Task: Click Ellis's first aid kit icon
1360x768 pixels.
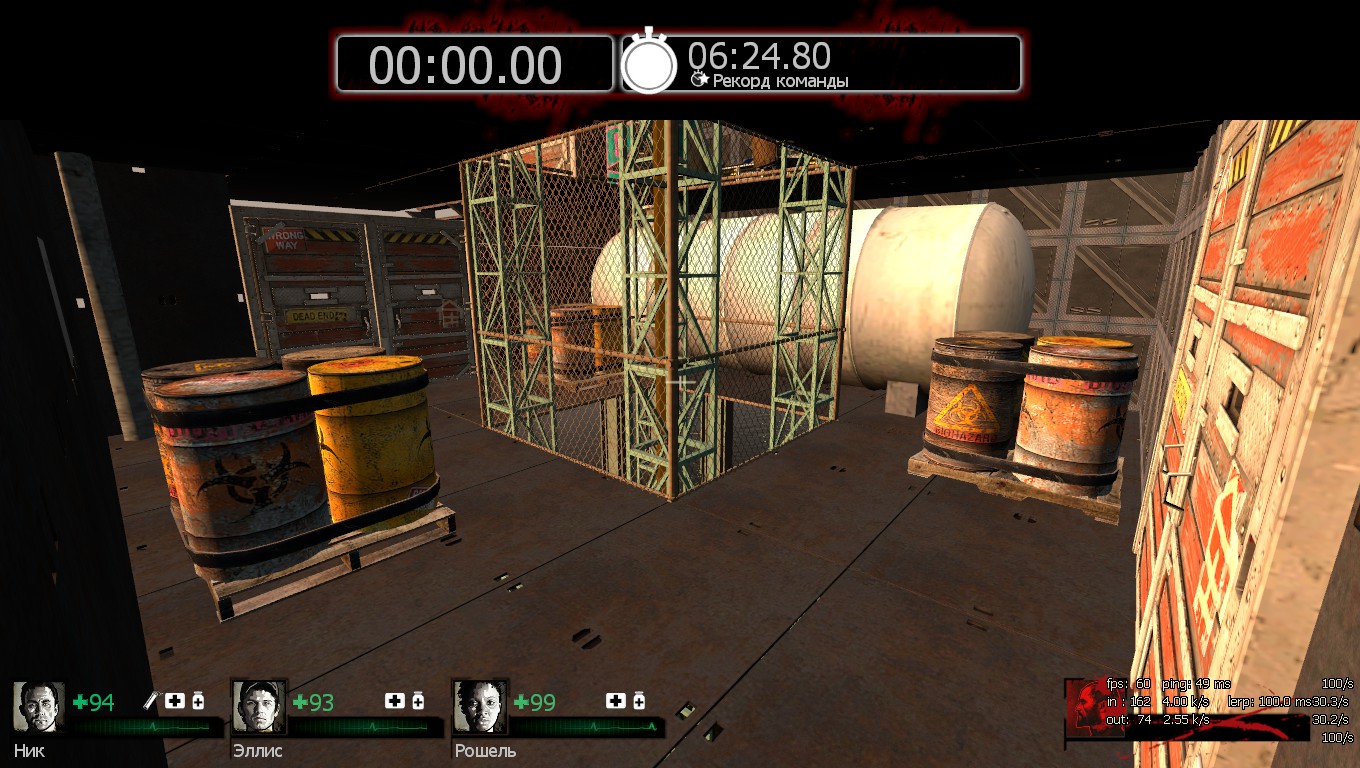Action: tap(395, 701)
